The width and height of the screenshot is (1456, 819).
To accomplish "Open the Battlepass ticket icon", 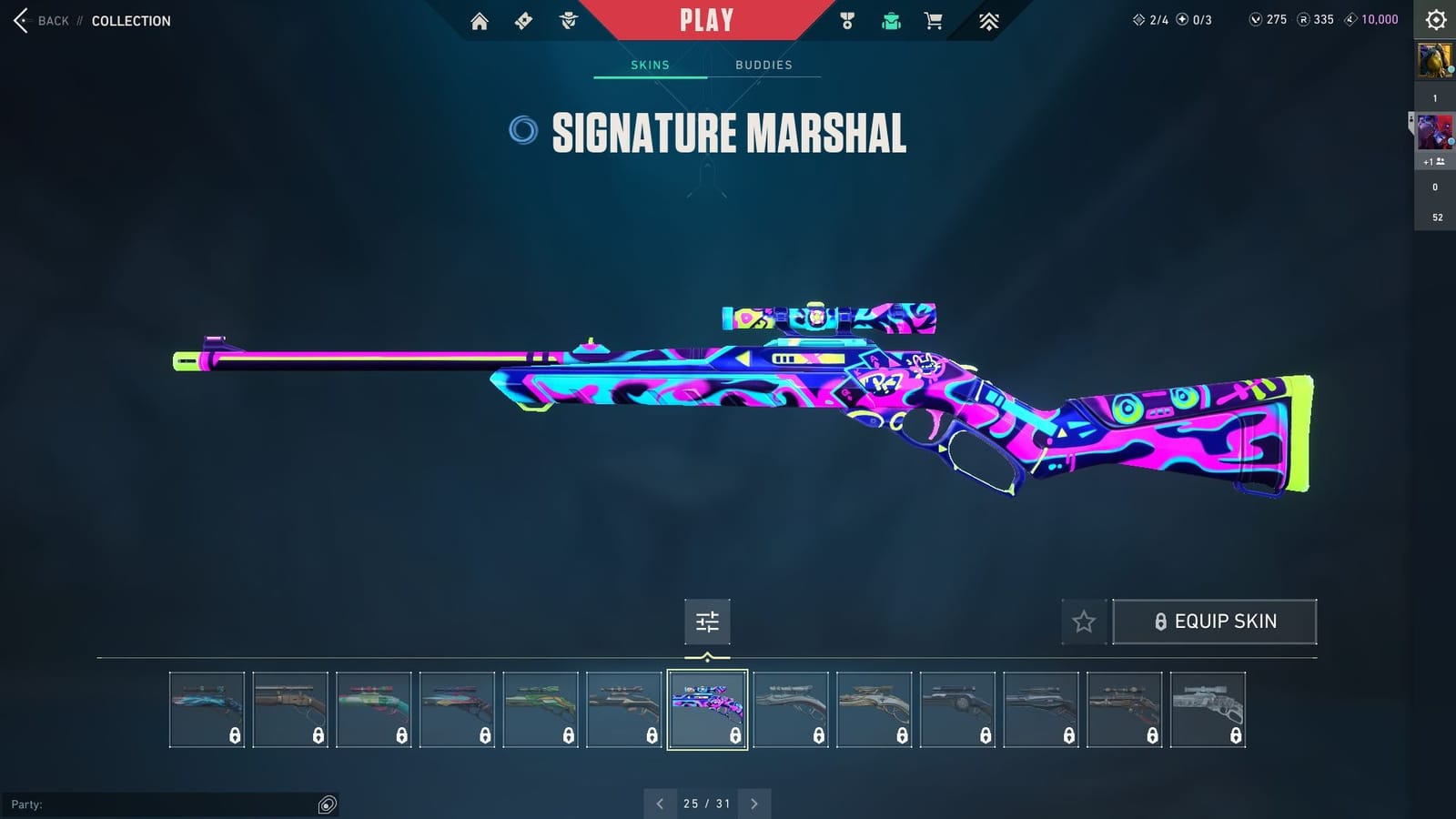I will tap(523, 19).
